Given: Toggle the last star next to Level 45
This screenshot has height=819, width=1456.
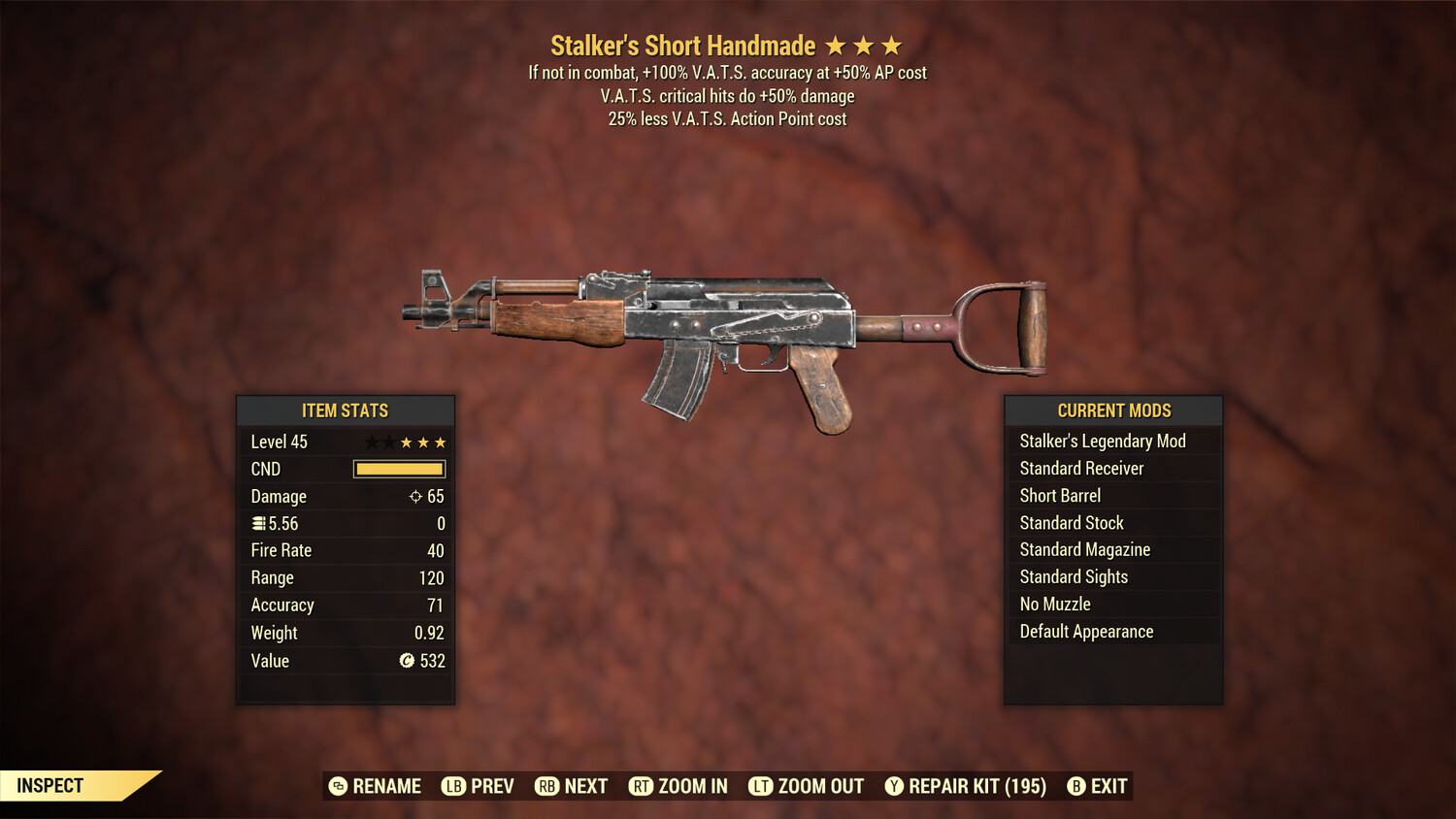Looking at the screenshot, I should [440, 442].
